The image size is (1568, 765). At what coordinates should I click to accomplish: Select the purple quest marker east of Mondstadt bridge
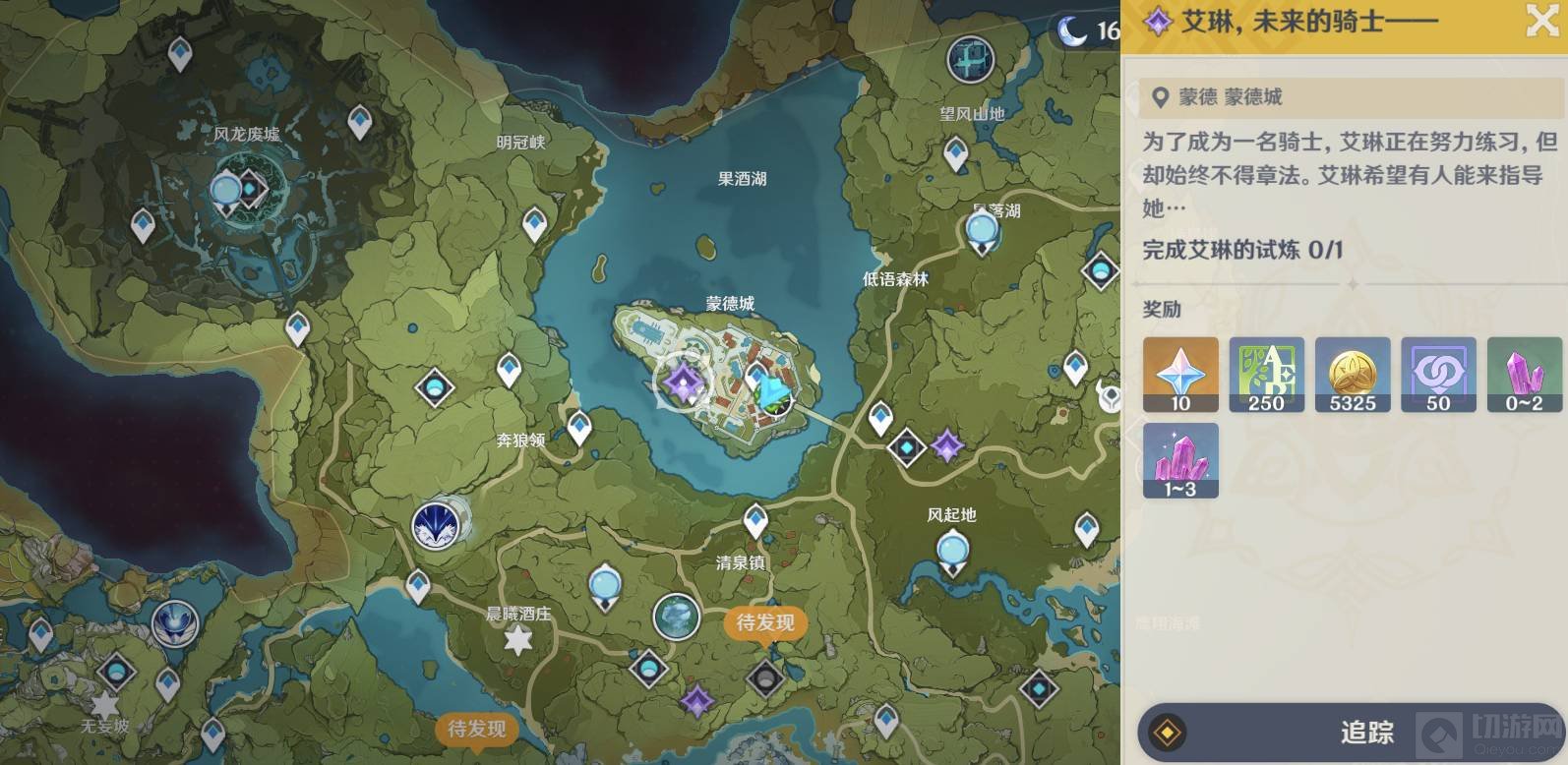tap(947, 445)
